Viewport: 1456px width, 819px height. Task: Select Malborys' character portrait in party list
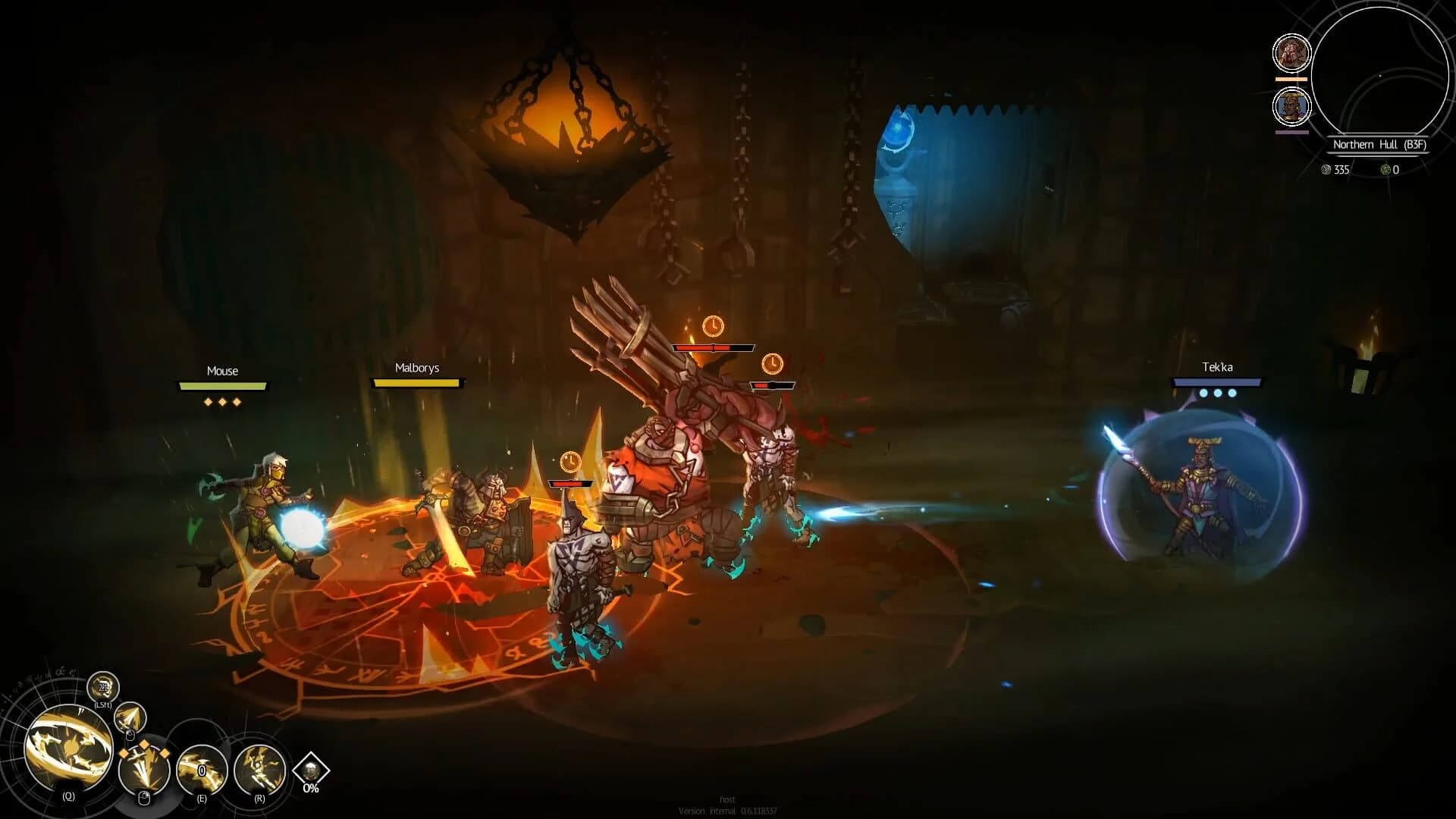coord(1291,53)
